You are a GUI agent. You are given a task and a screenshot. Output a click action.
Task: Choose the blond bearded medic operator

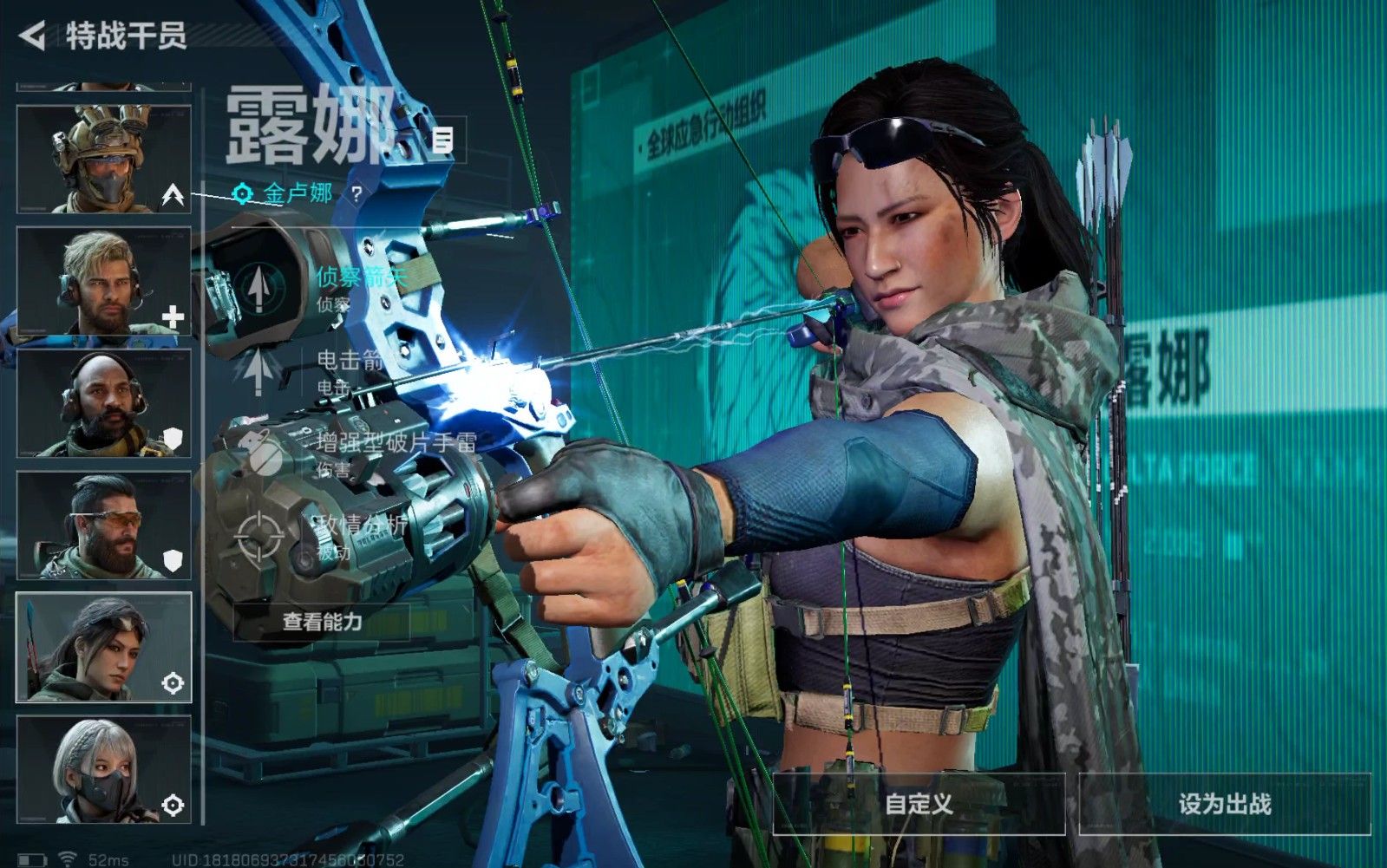103,281
